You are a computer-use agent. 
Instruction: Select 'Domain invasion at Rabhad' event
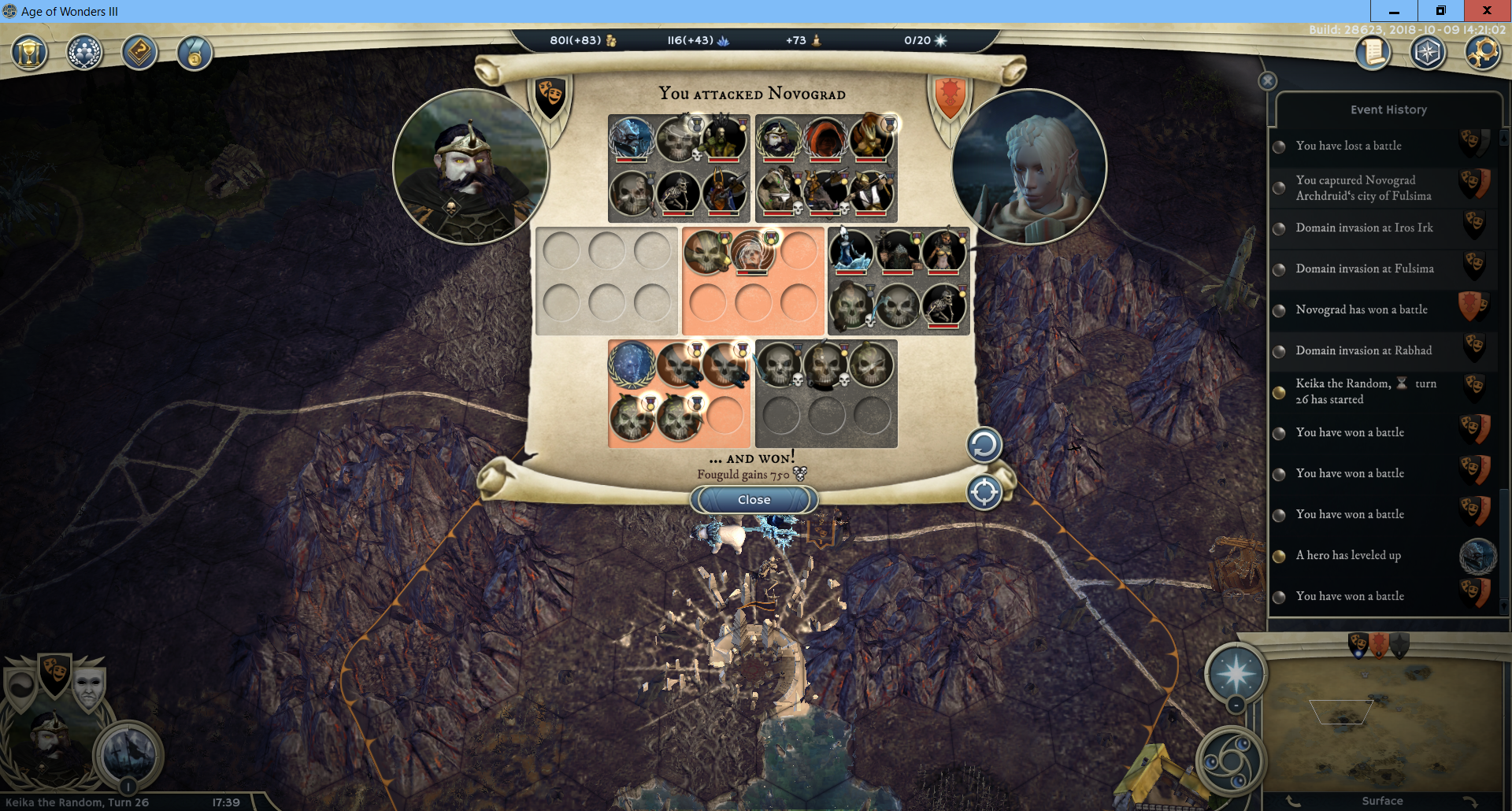[x=1363, y=350]
